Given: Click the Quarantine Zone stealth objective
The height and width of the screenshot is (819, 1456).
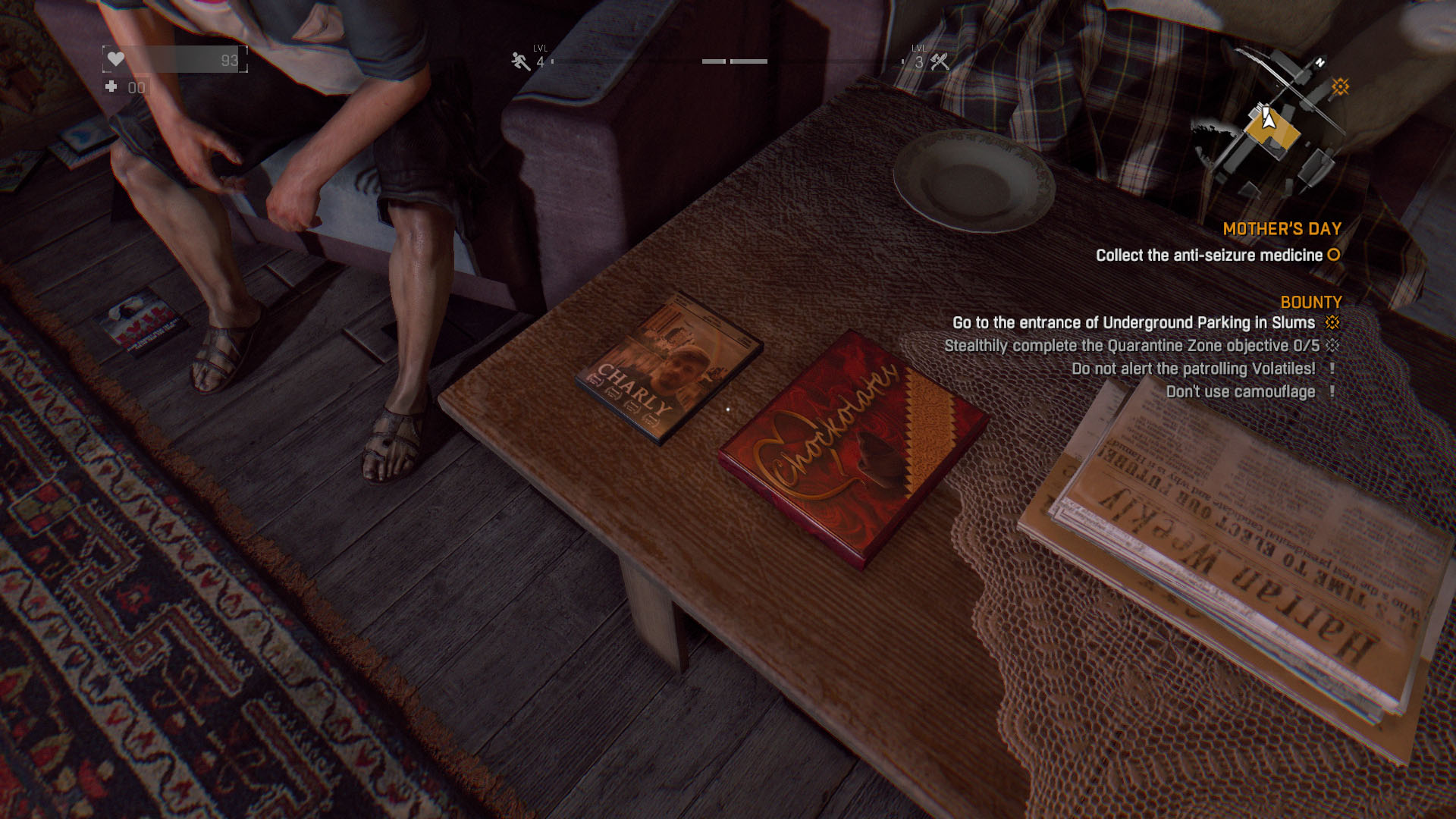Looking at the screenshot, I should click(x=1131, y=346).
